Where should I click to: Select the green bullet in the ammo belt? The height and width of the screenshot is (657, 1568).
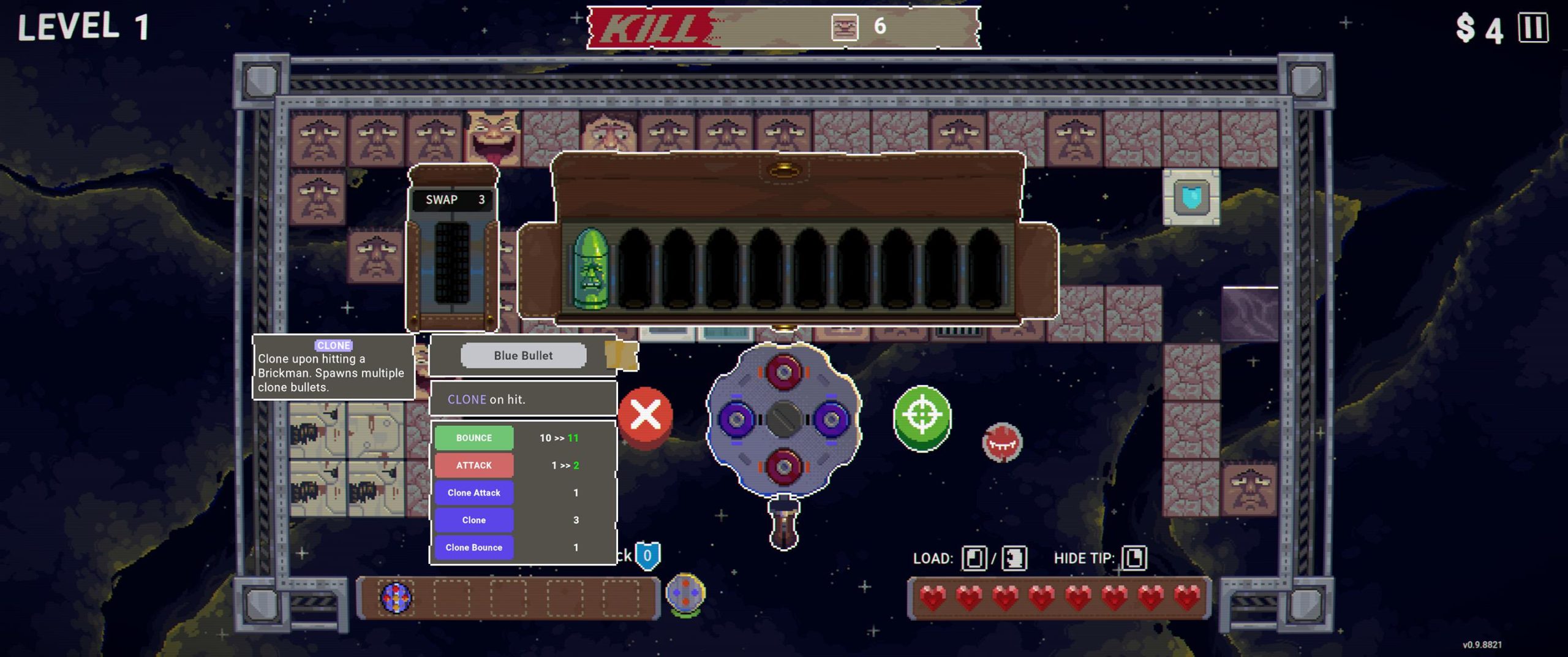coord(591,268)
